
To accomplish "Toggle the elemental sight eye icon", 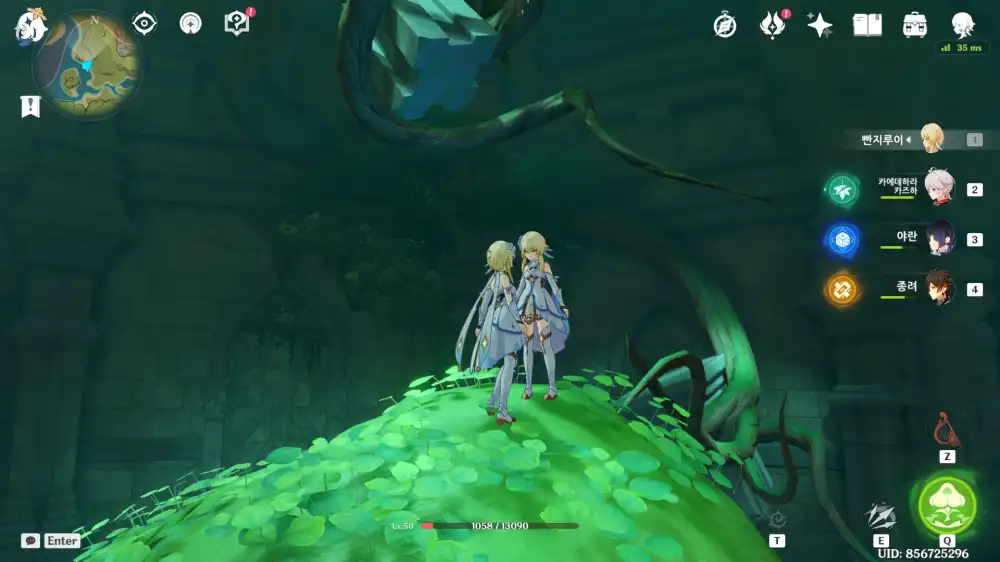I will point(145,24).
